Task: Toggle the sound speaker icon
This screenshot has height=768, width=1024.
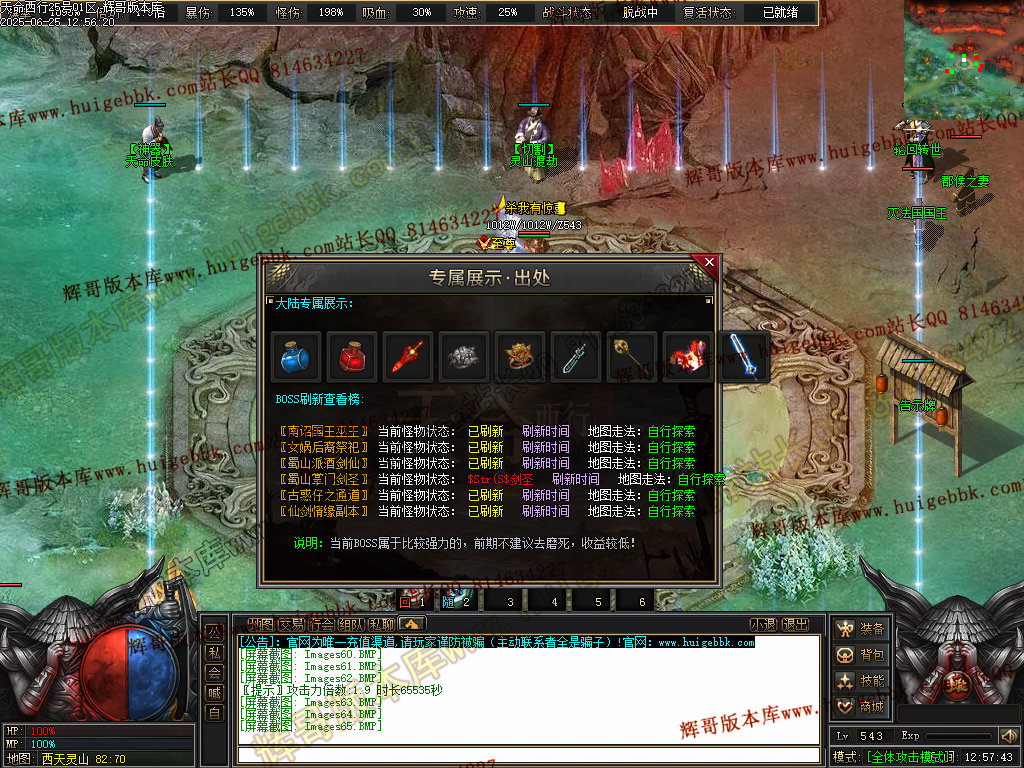Action: click(x=1008, y=736)
